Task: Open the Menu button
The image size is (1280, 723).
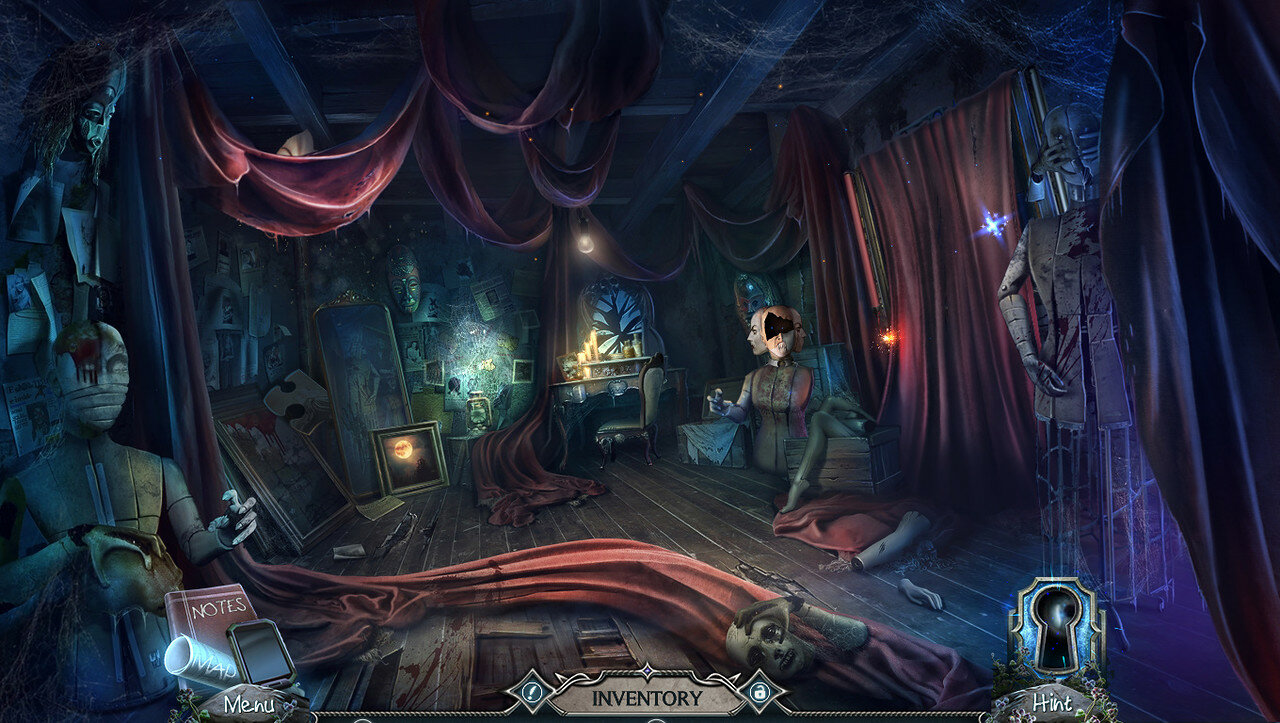Action: [x=248, y=703]
